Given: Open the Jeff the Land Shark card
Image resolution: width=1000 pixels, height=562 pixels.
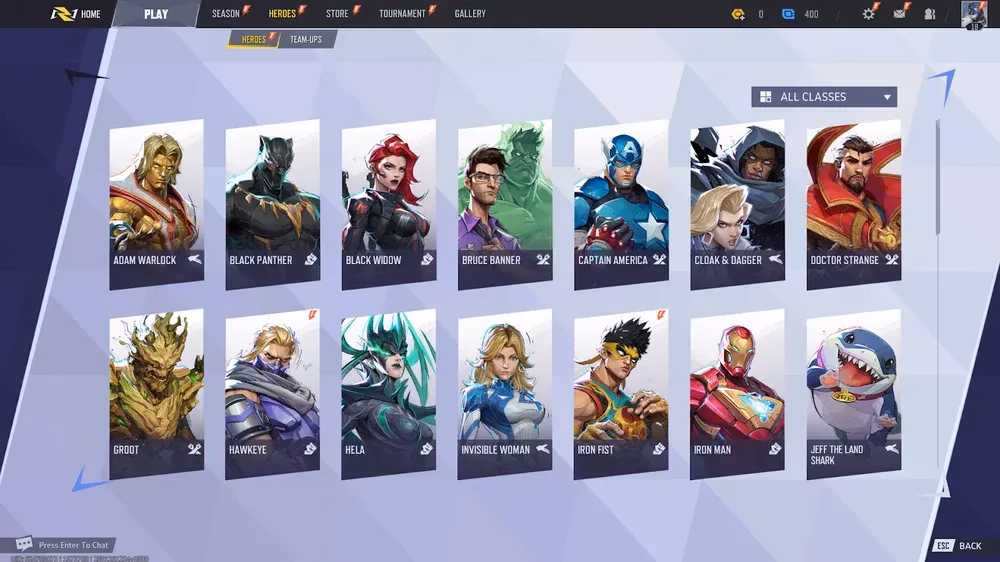Looking at the screenshot, I should pos(853,393).
